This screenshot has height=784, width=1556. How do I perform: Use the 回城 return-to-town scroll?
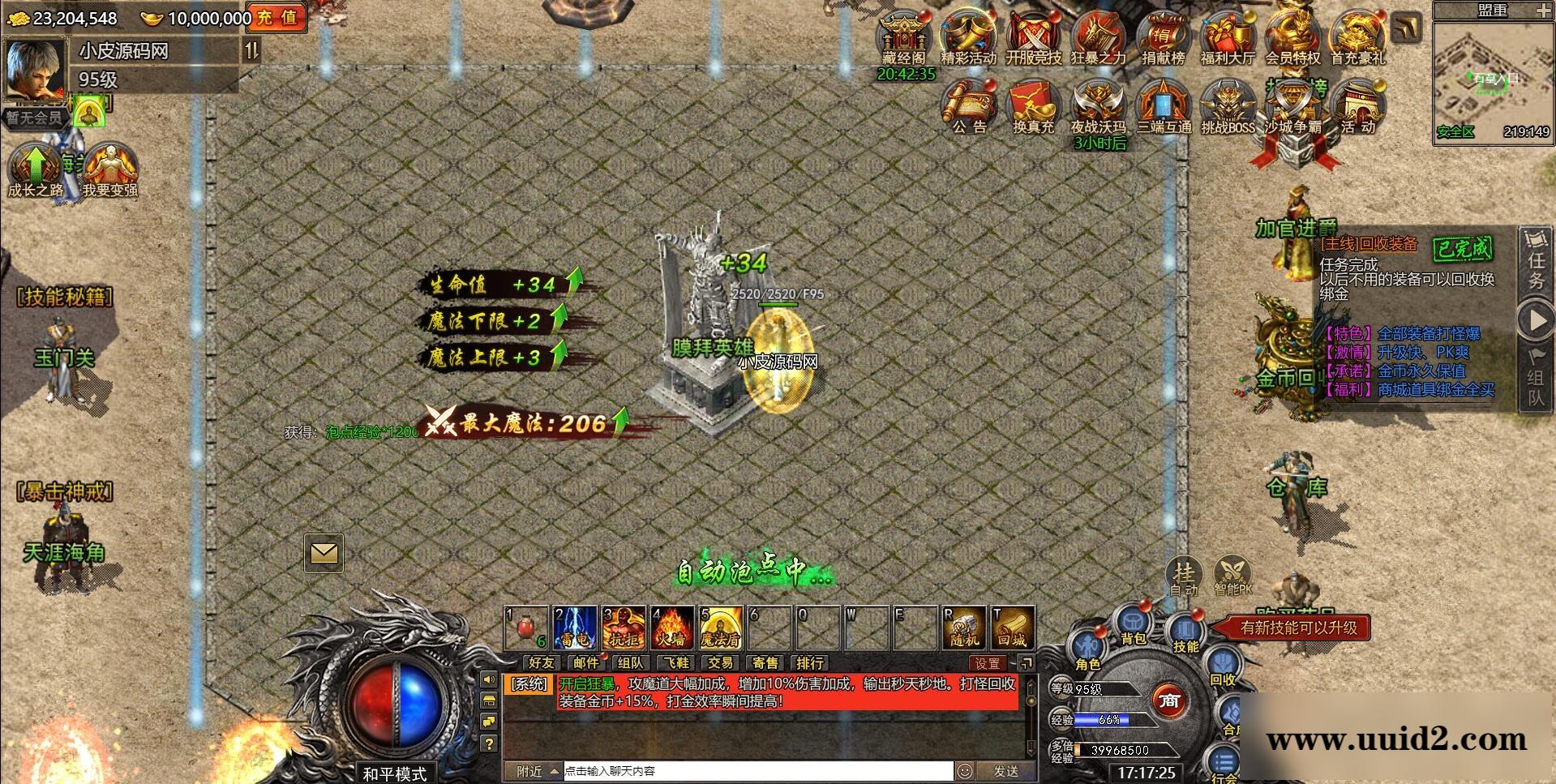coord(1012,628)
